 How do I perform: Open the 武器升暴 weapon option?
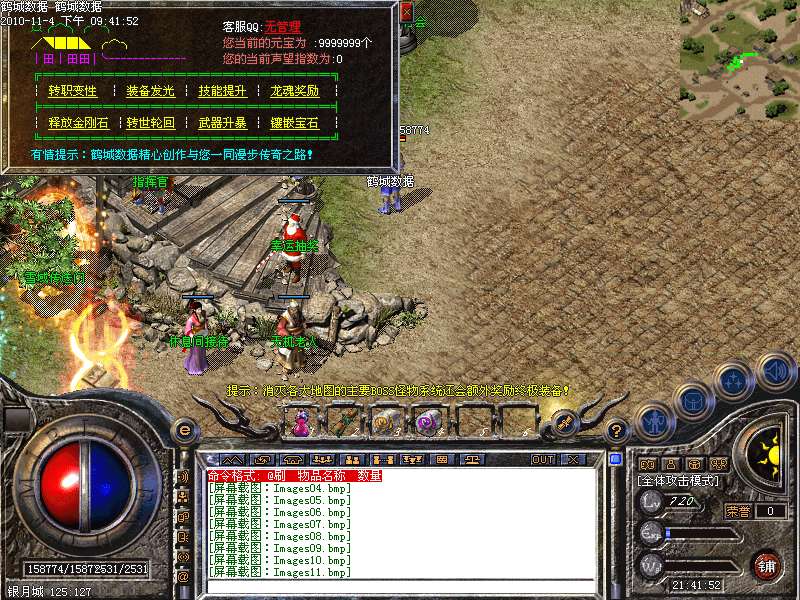222,123
